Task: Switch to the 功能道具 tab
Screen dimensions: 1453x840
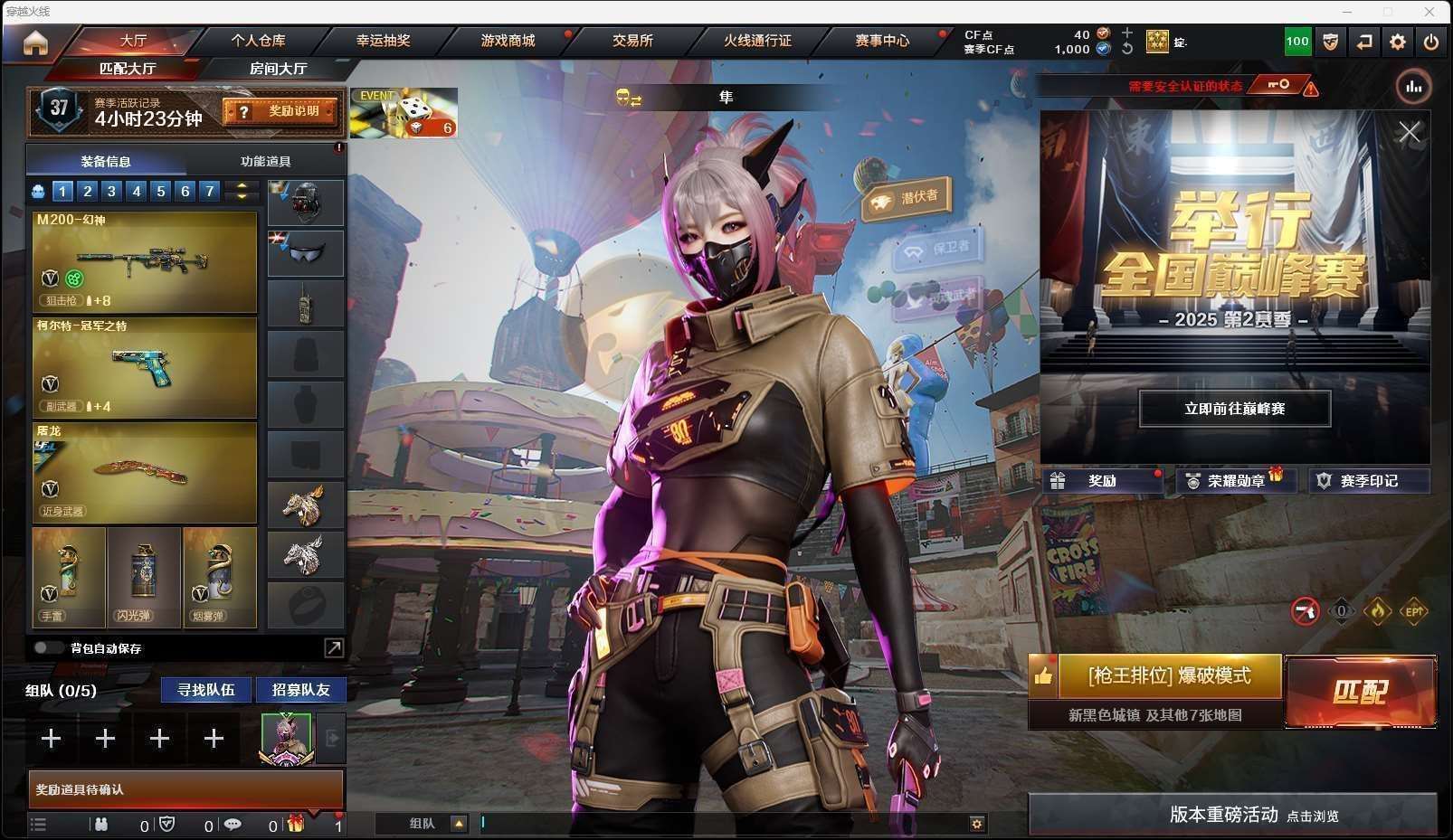Action: pyautogui.click(x=265, y=161)
